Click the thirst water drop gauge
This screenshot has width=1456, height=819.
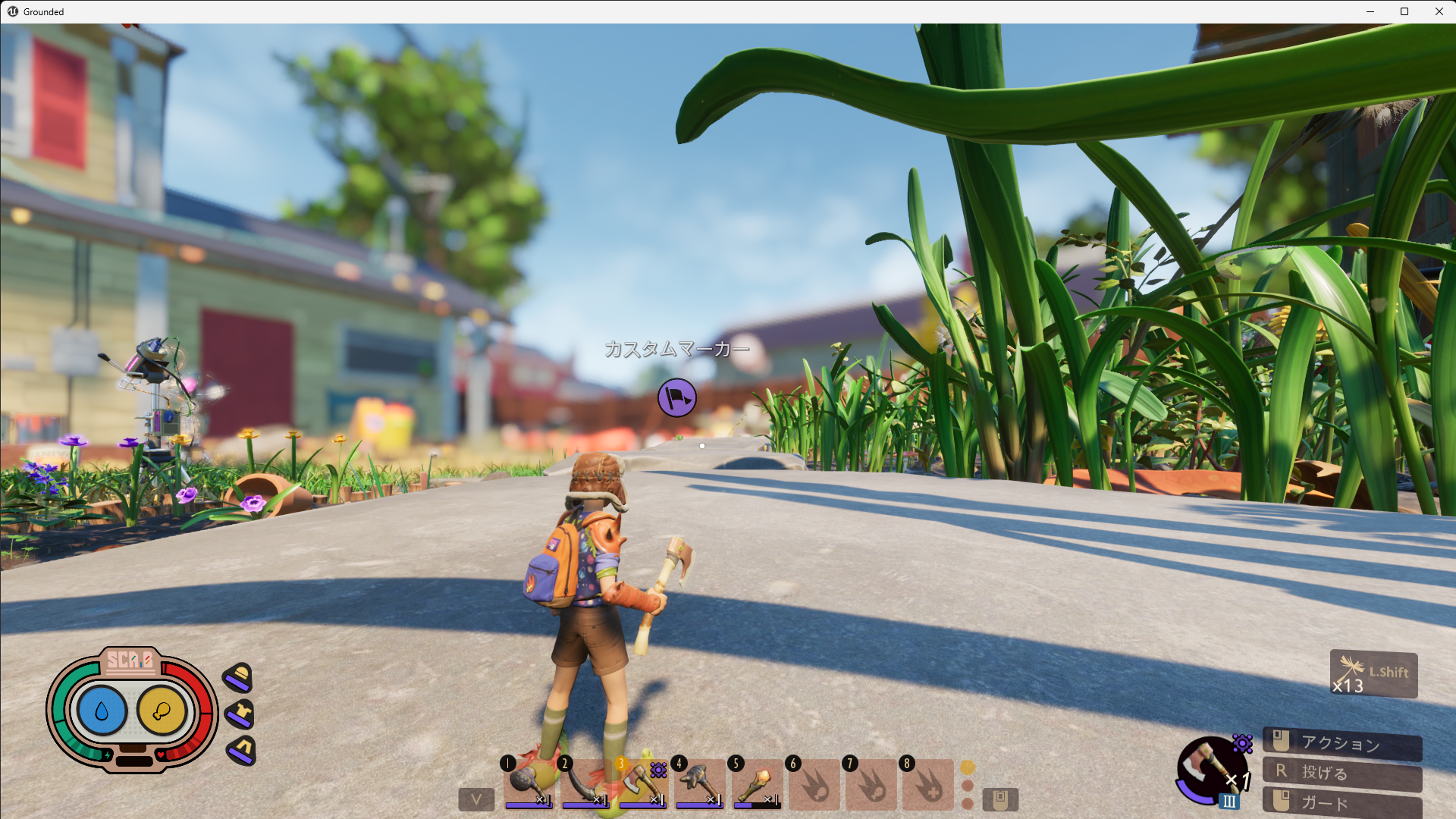pyautogui.click(x=102, y=711)
